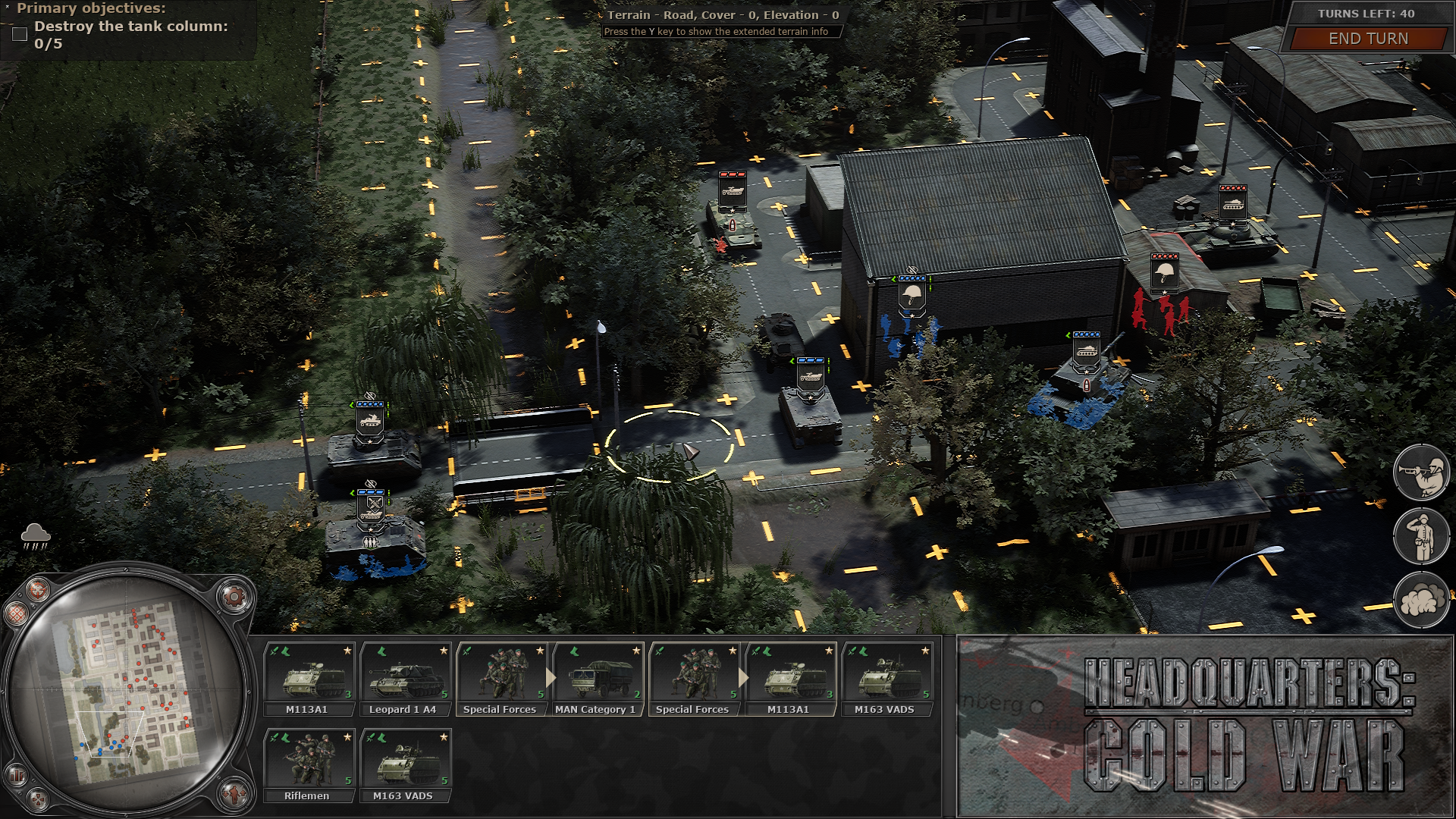This screenshot has width=1456, height=819.
Task: End the current turn
Action: click(1367, 39)
